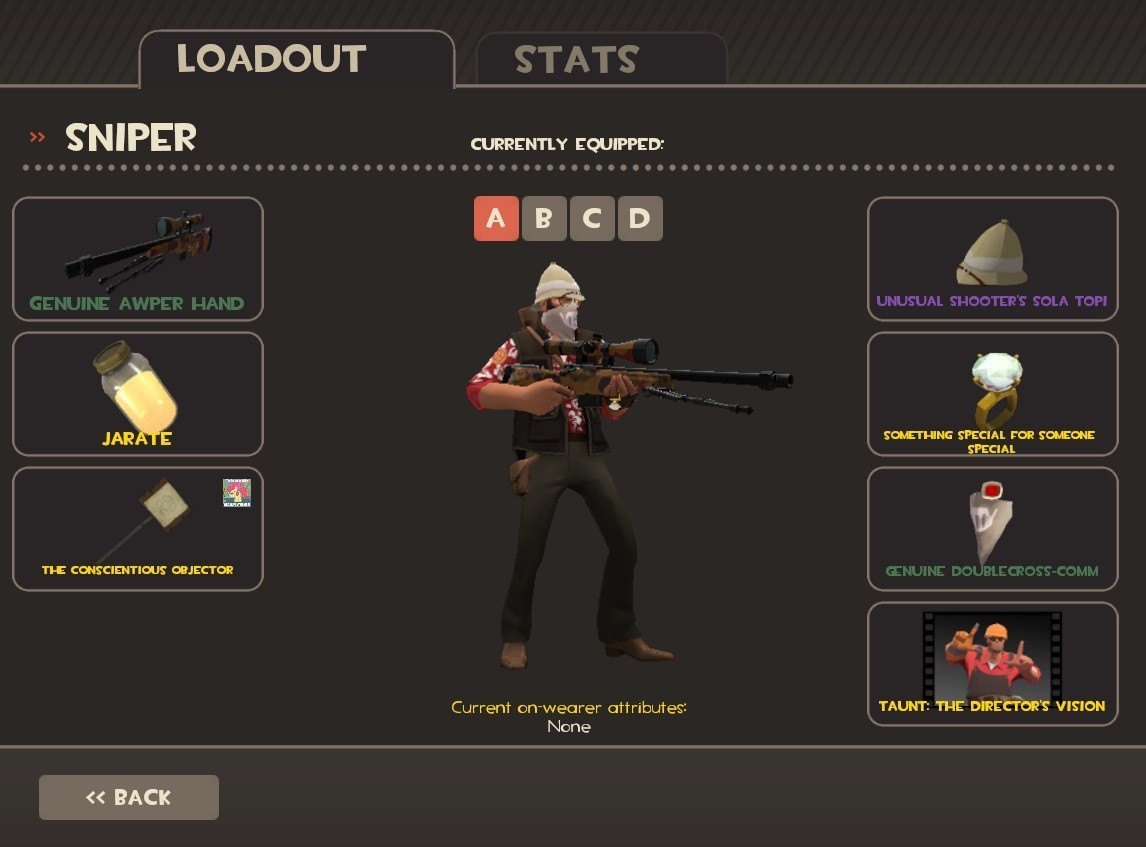The height and width of the screenshot is (847, 1146).
Task: Choose loadout preset C
Action: (592, 219)
